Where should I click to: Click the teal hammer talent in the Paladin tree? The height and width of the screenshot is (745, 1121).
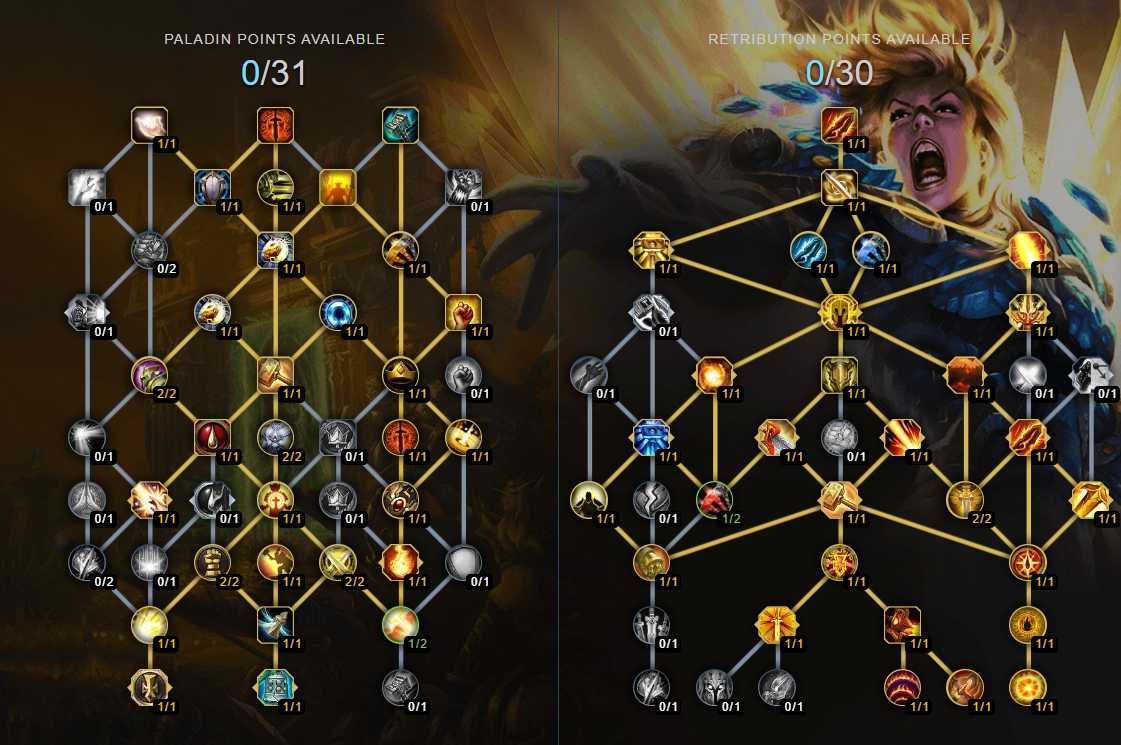click(x=400, y=125)
